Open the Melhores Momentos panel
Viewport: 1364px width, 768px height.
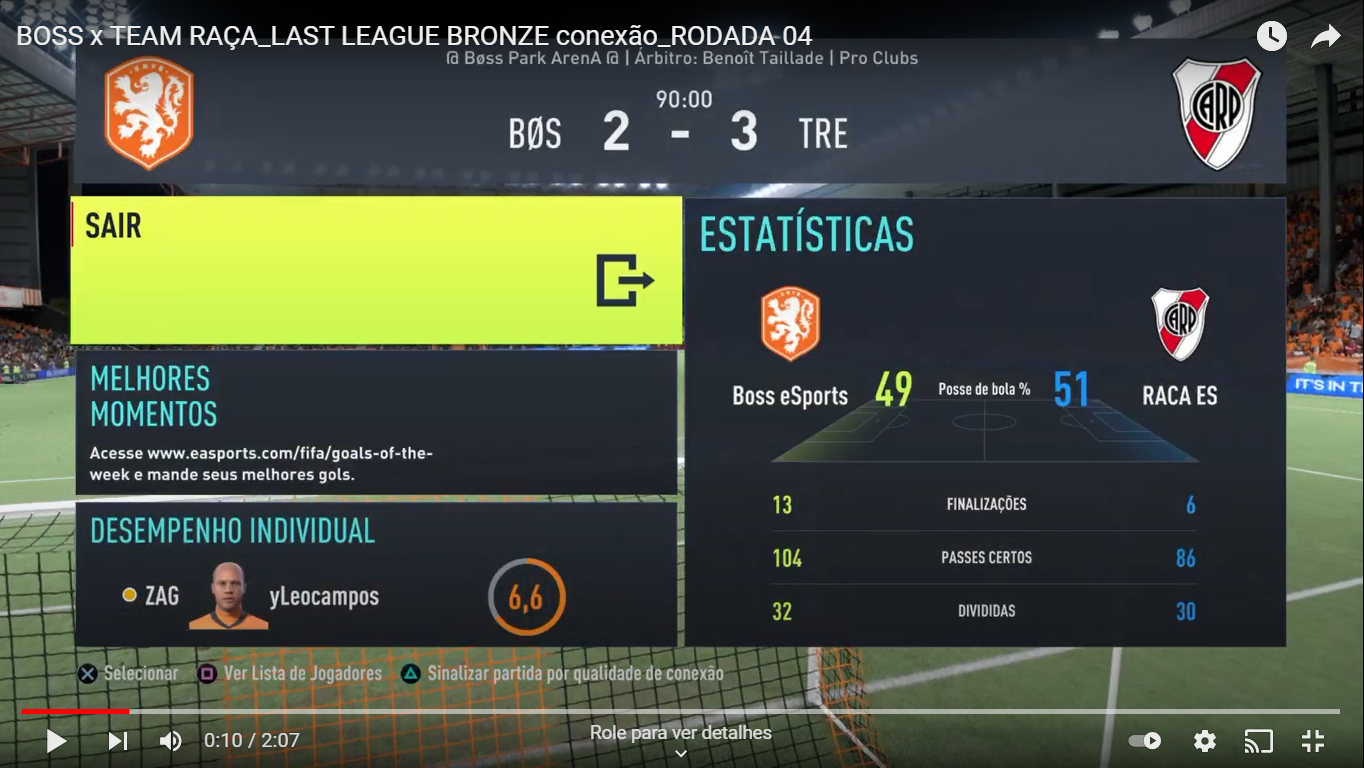pyautogui.click(x=376, y=422)
